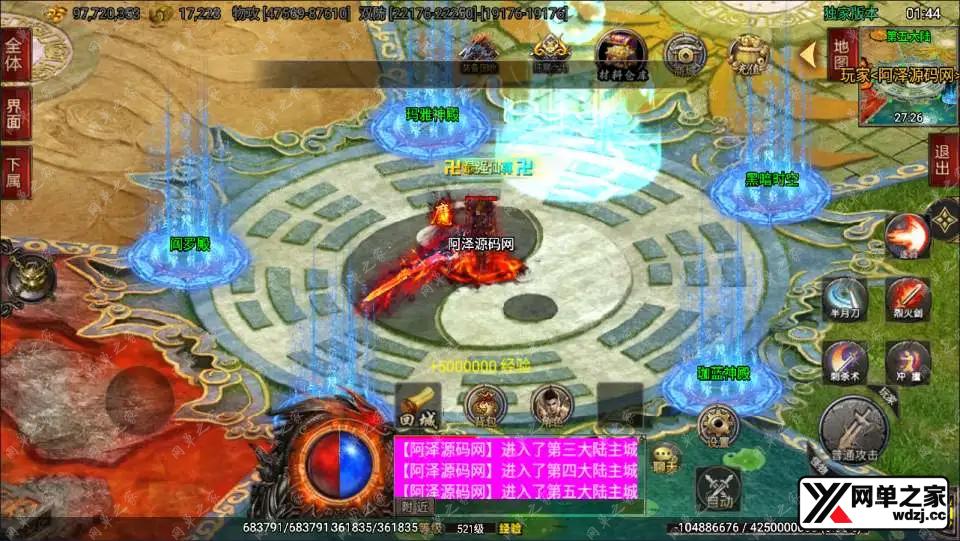Open the 材料仓库 material warehouse
Image resolution: width=960 pixels, height=541 pixels.
tap(621, 54)
